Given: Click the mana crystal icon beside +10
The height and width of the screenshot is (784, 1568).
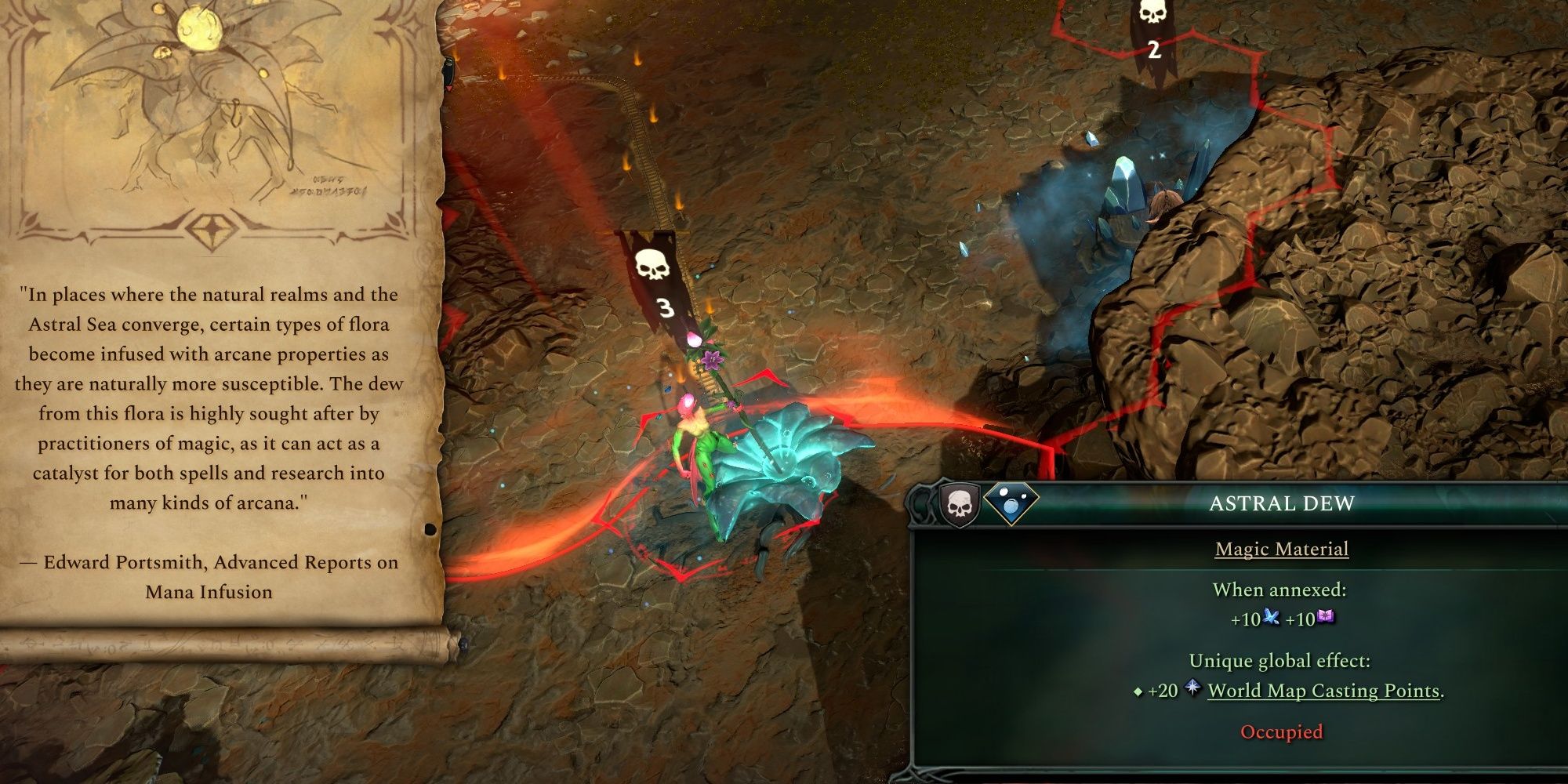Looking at the screenshot, I should click(x=1271, y=618).
